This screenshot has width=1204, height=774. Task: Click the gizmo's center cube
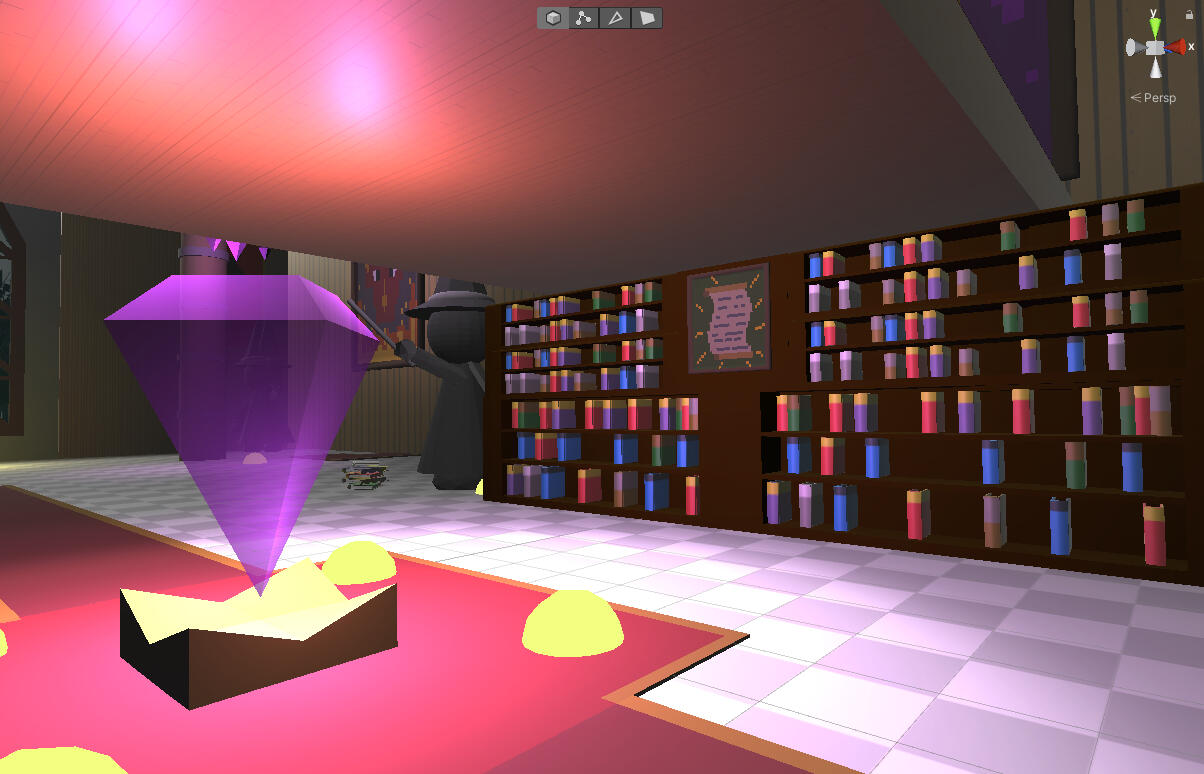coord(1155,47)
